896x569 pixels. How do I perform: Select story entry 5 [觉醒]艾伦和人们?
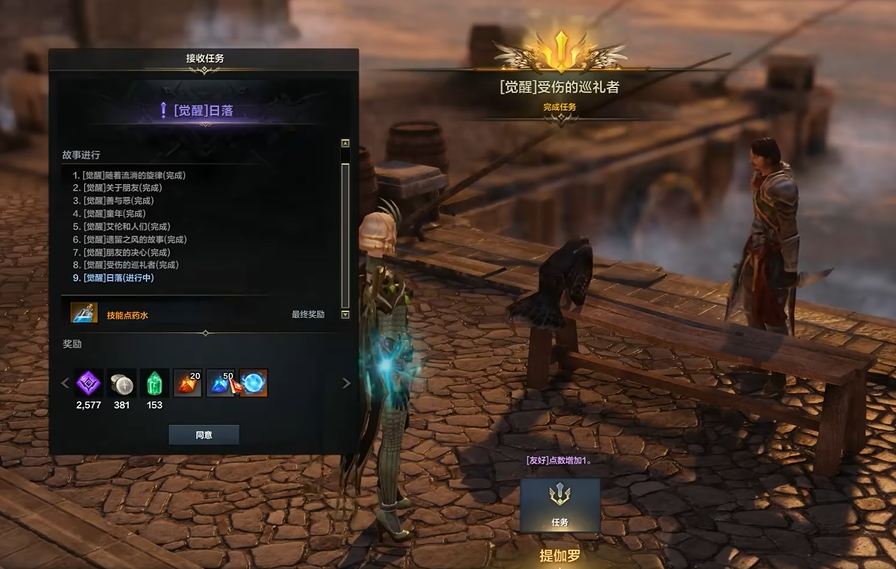126,227
